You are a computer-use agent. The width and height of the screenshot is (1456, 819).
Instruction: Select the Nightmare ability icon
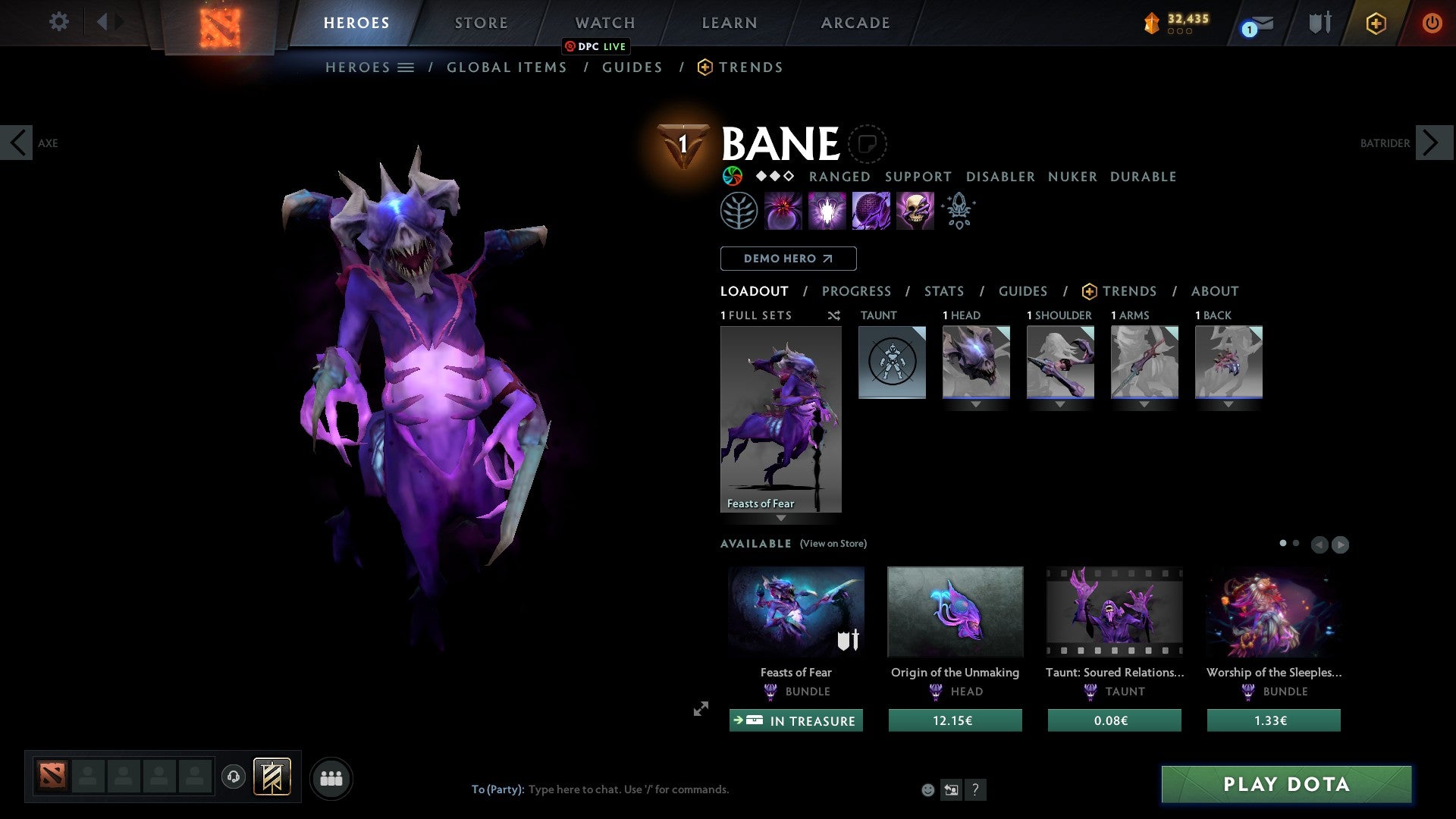827,210
